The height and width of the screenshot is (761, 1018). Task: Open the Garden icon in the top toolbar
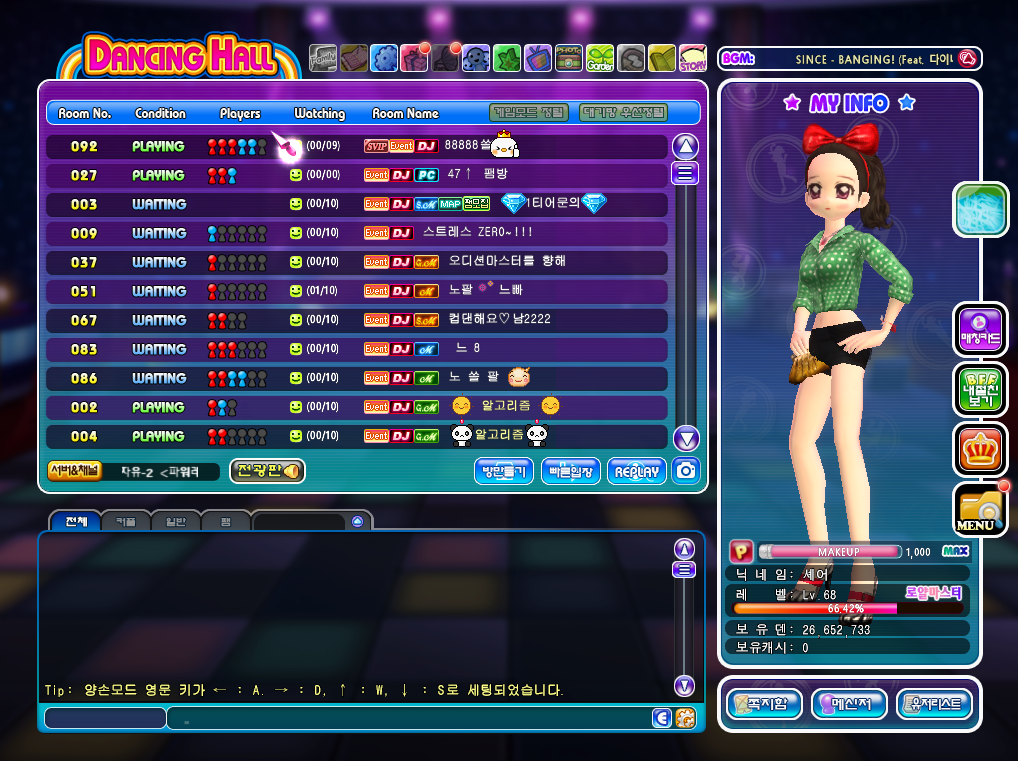point(600,58)
